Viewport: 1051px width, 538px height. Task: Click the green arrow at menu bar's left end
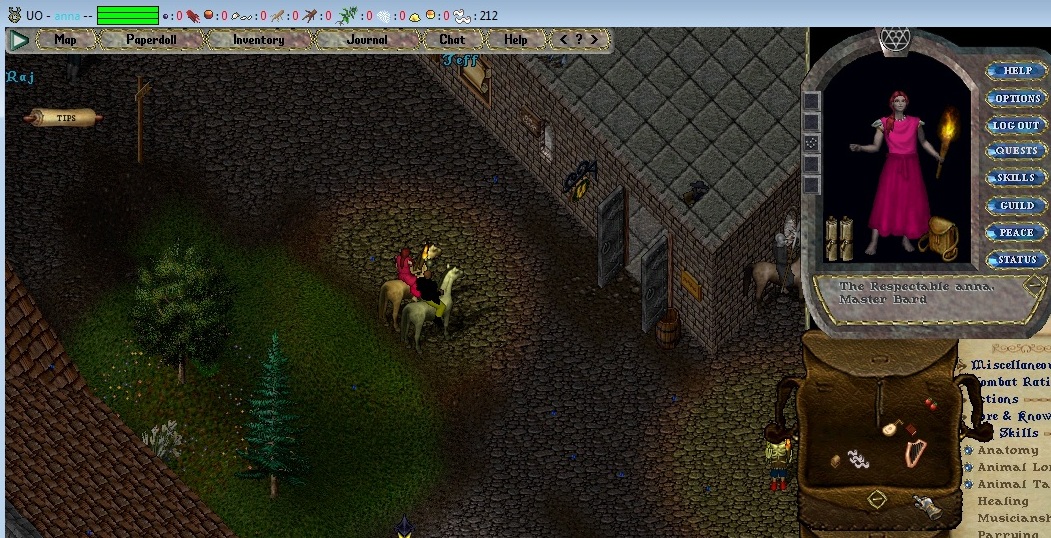(x=19, y=40)
